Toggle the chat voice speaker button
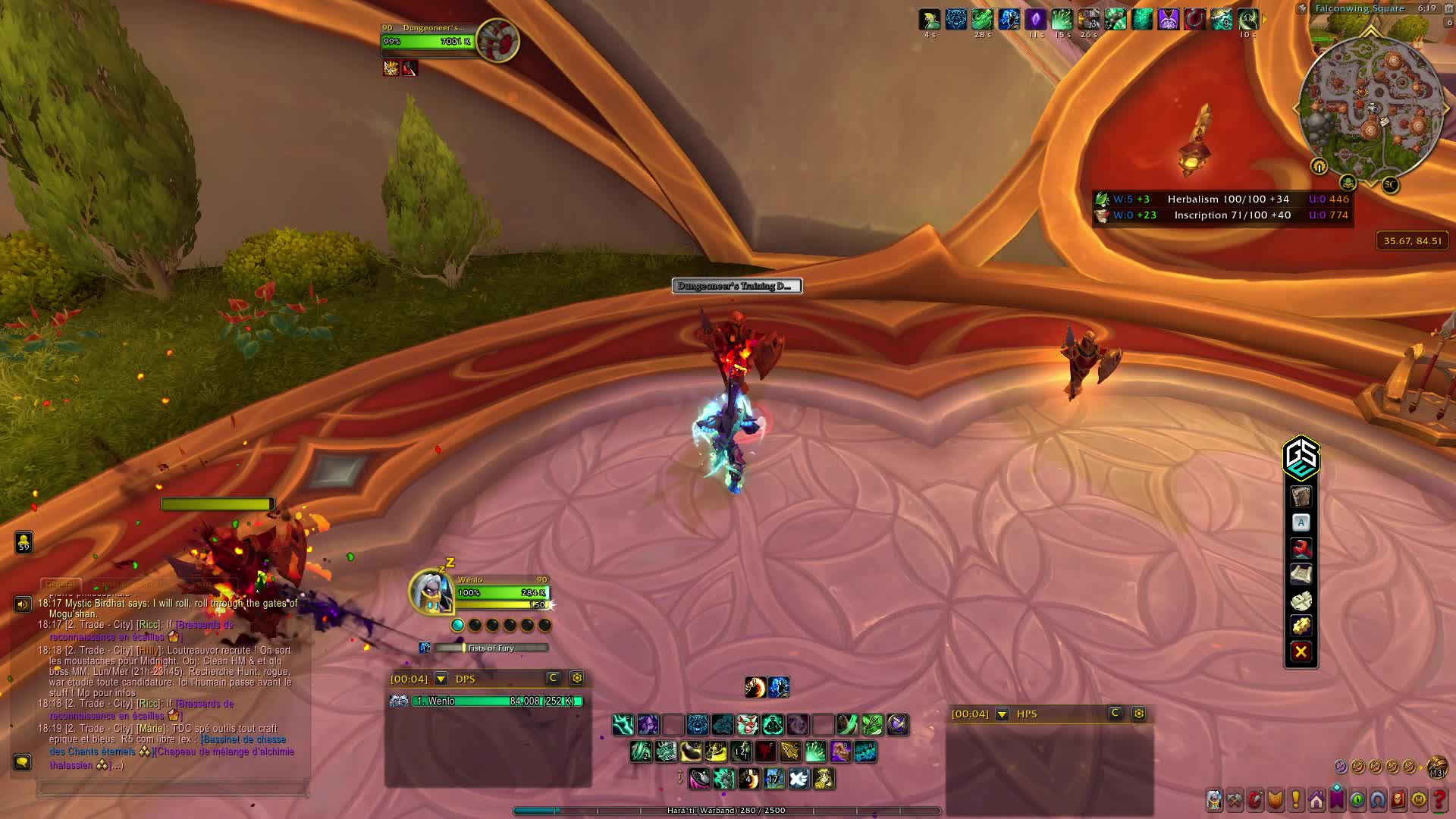Screen dimensions: 1456x819 point(23,604)
